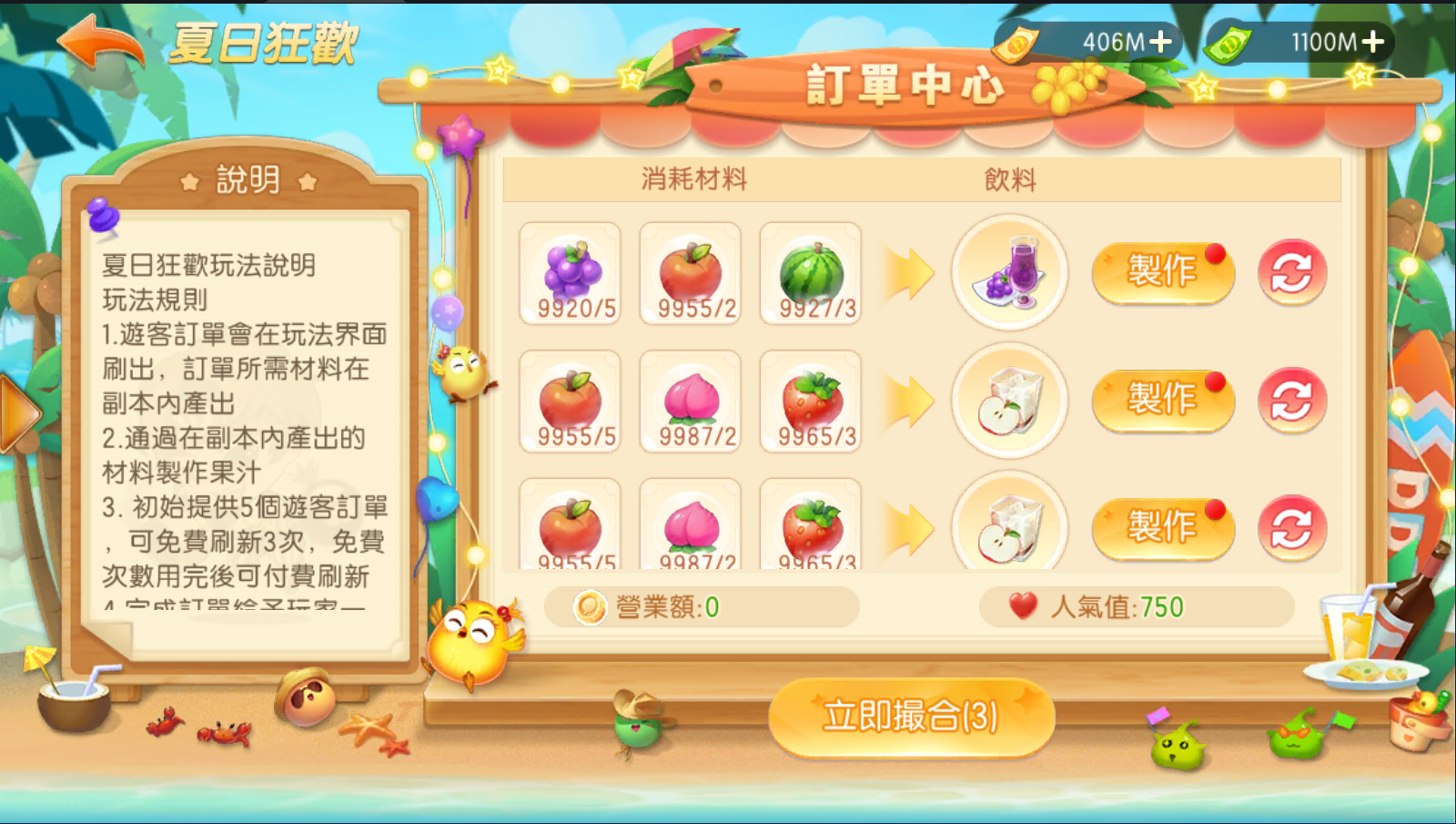The image size is (1456, 824).
Task: Add more green cash beside 1100M
Action: tap(1373, 42)
